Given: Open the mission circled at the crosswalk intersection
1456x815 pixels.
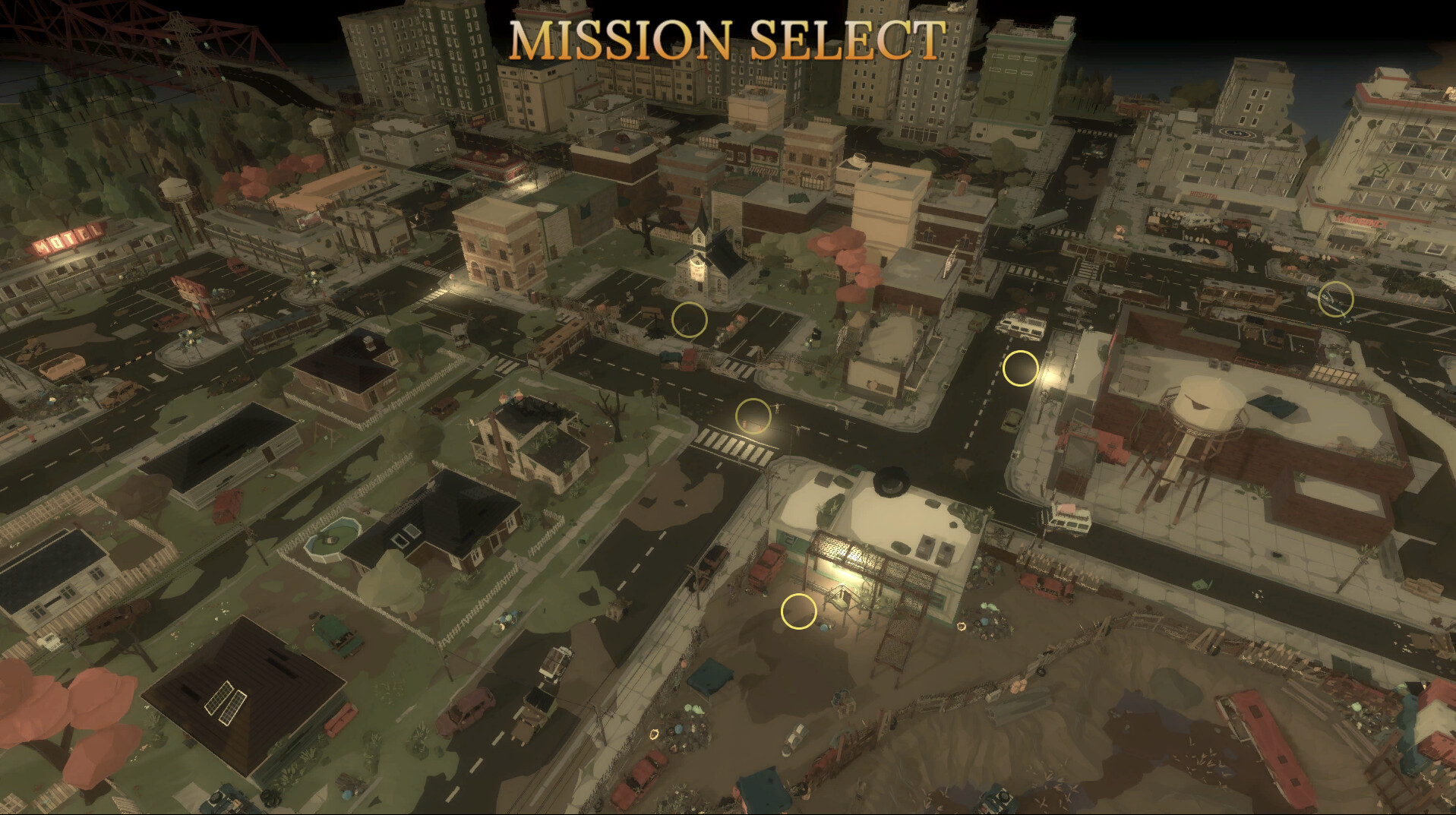Looking at the screenshot, I should 753,415.
